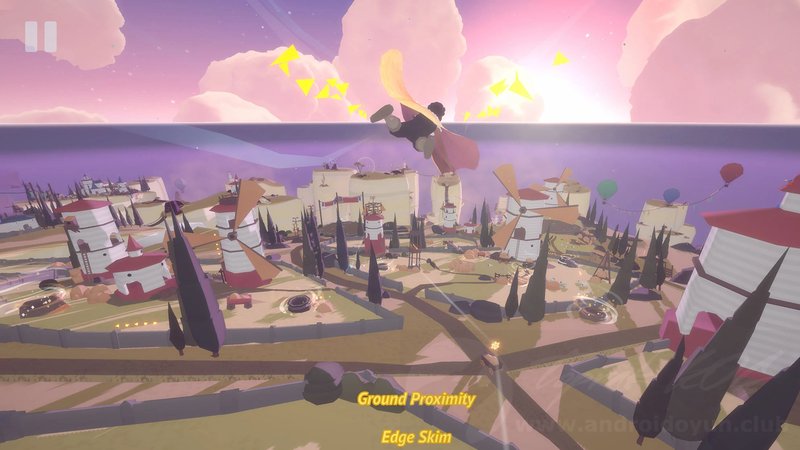Pause the game with the pause button
The image size is (800, 450).
click(41, 36)
